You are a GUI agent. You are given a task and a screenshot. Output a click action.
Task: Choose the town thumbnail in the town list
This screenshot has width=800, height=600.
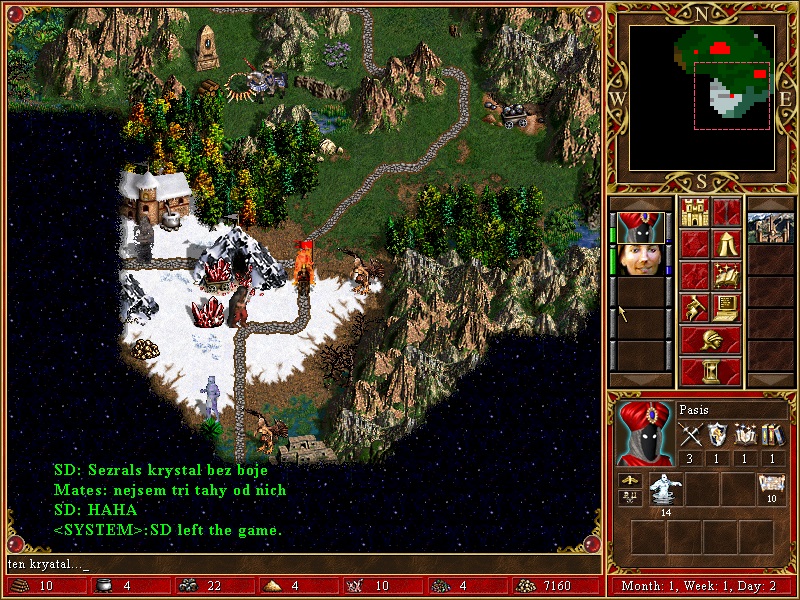pyautogui.click(x=770, y=227)
